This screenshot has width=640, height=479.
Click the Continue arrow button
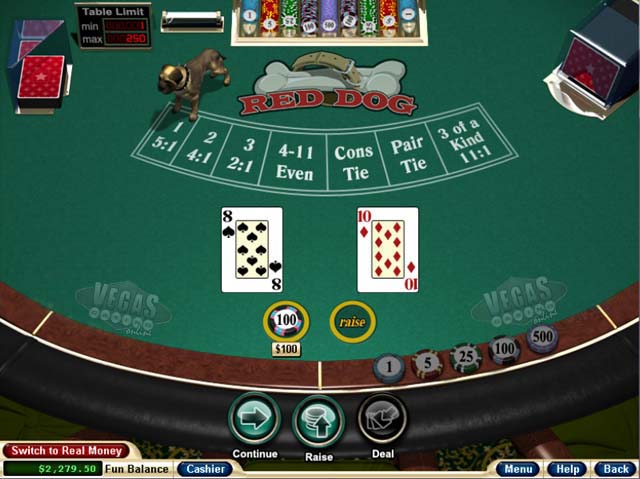[254, 419]
